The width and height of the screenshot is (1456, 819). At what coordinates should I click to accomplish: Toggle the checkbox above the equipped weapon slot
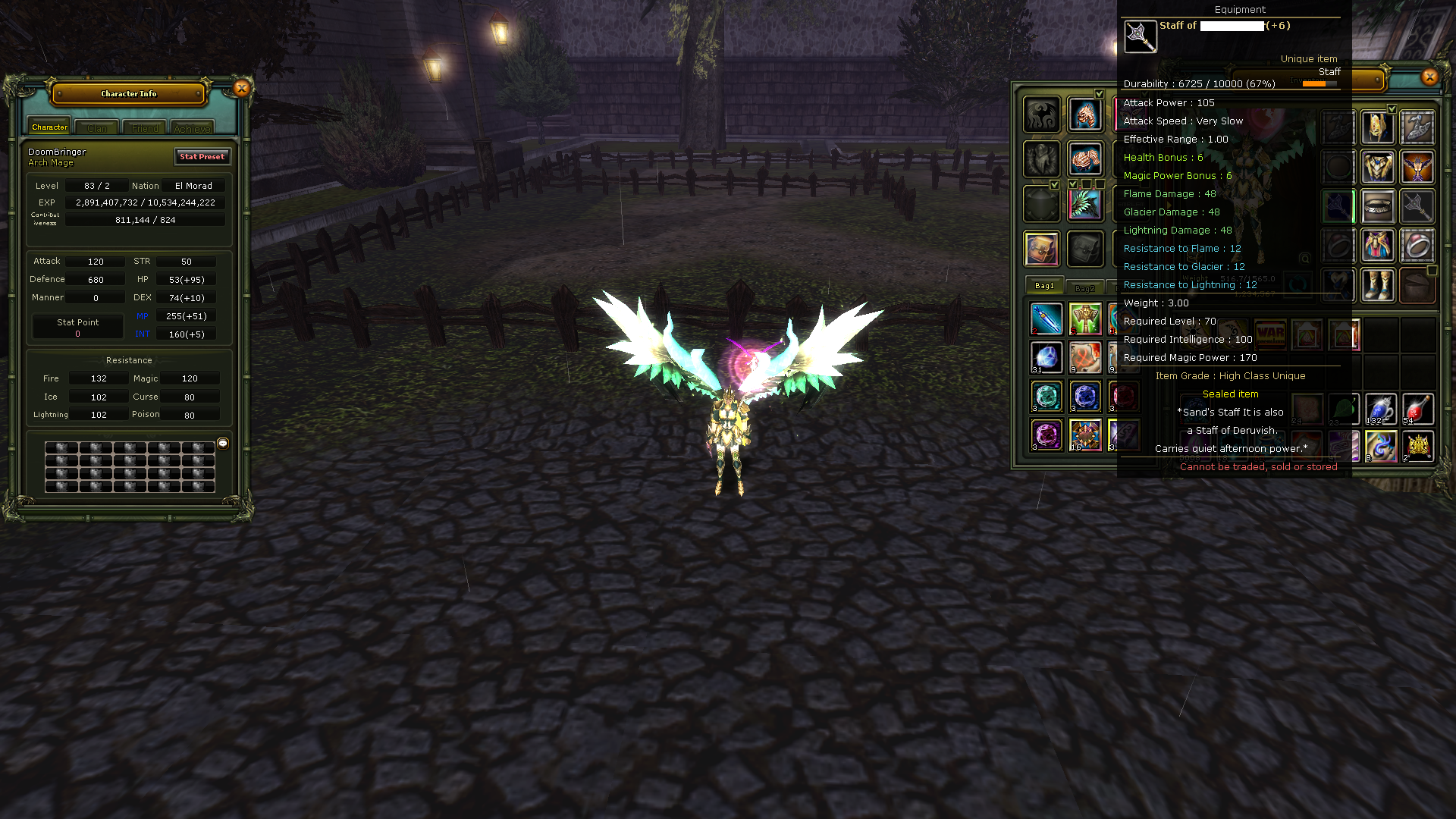(1074, 185)
